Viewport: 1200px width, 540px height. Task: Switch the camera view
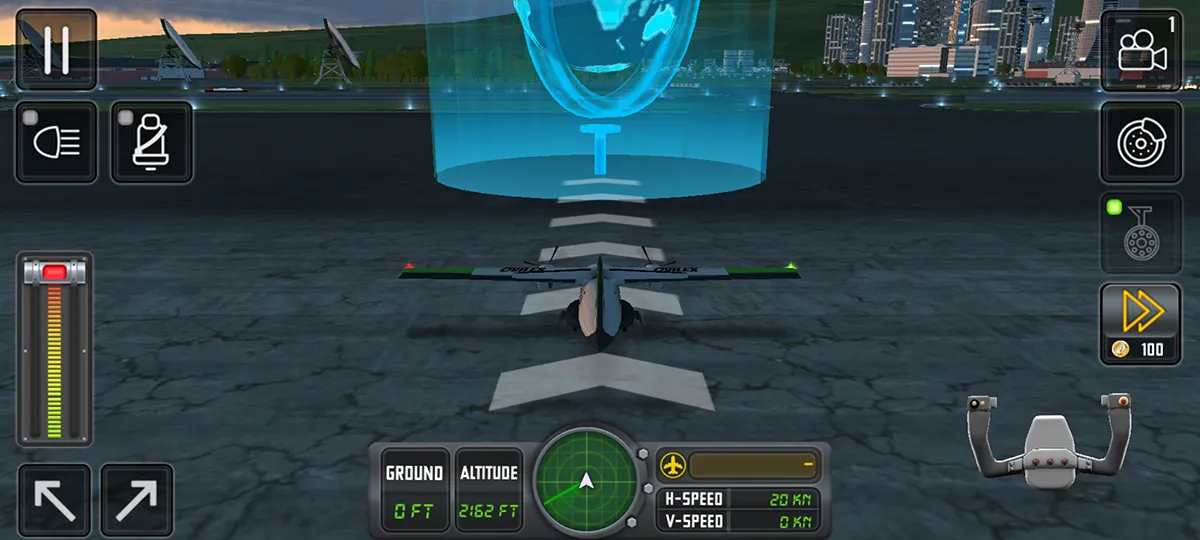(x=1141, y=50)
